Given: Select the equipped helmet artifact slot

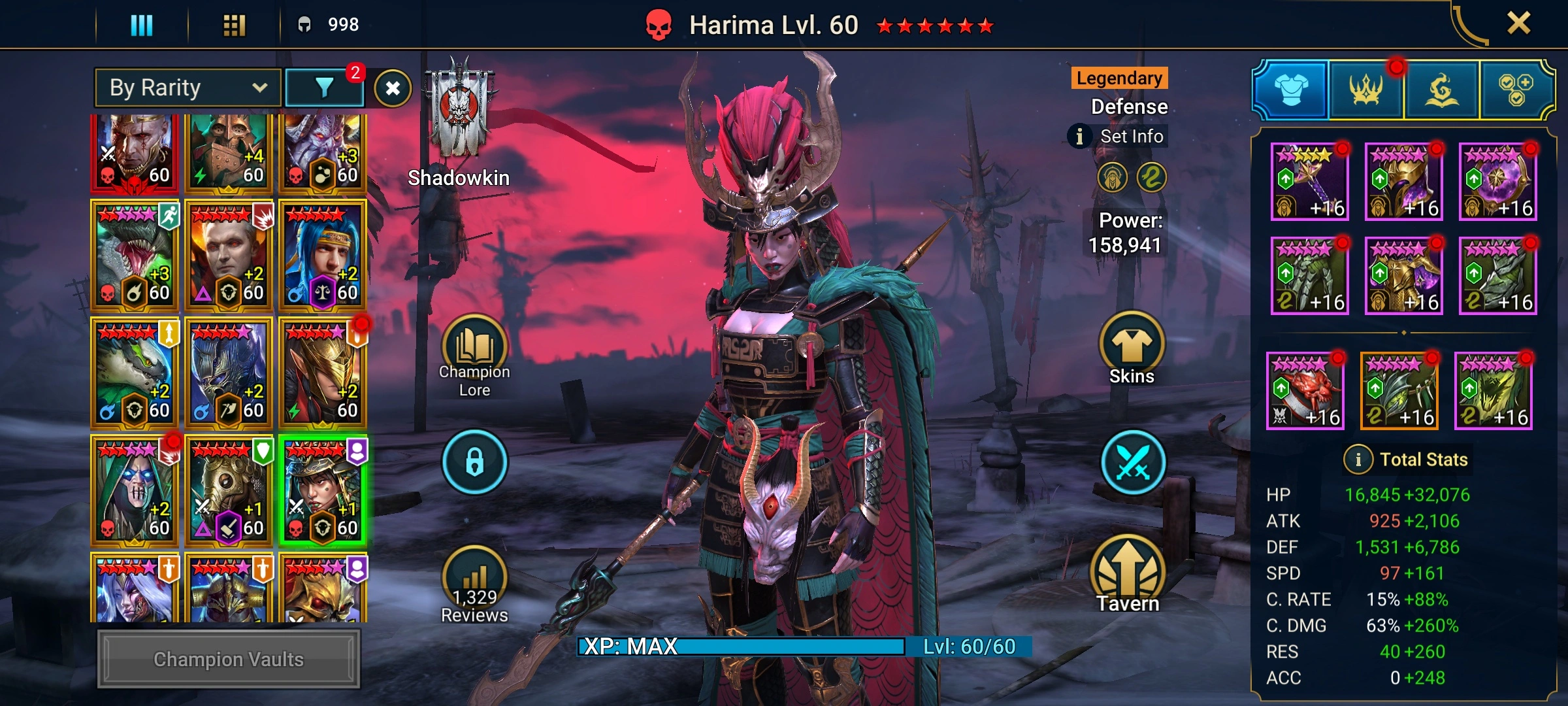Looking at the screenshot, I should tap(1404, 182).
